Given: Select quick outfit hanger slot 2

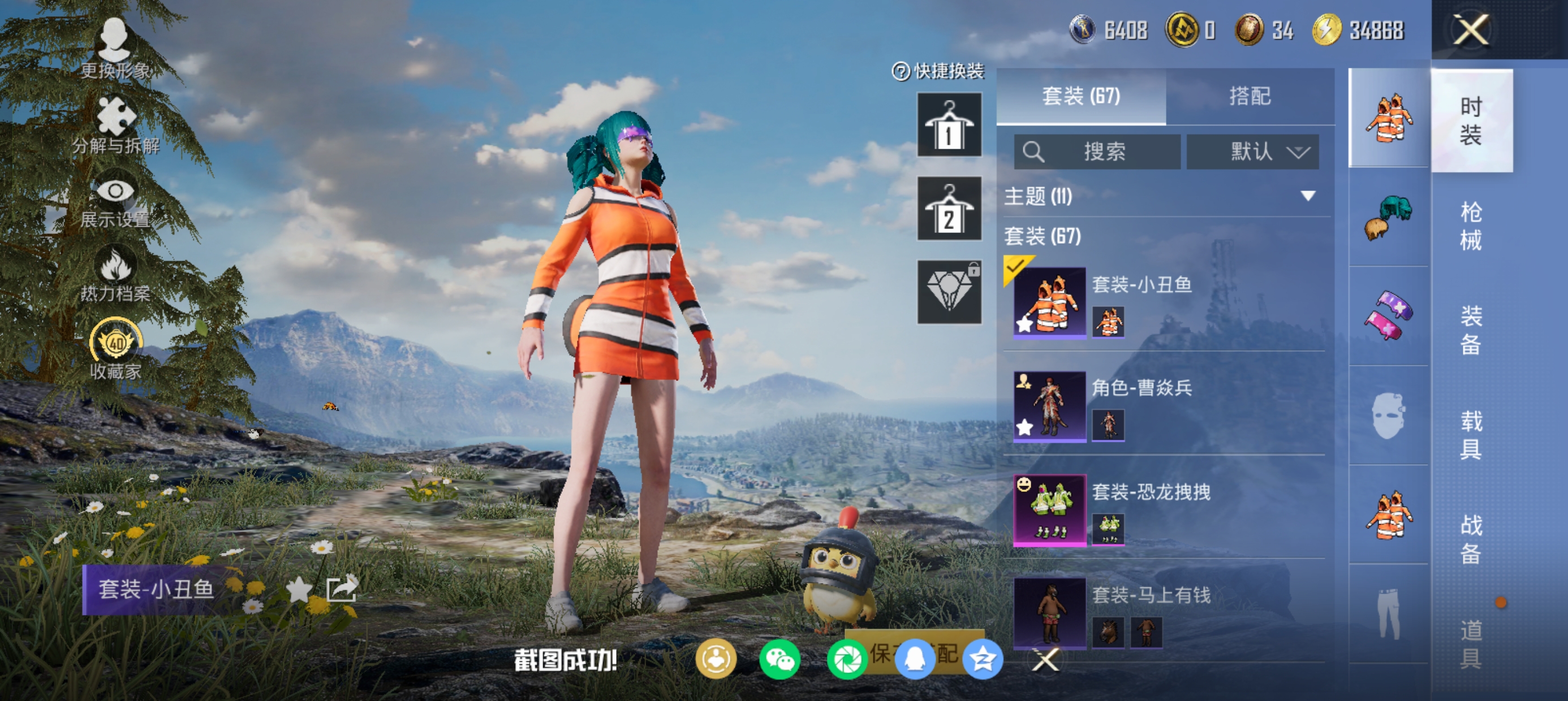Looking at the screenshot, I should click(949, 209).
